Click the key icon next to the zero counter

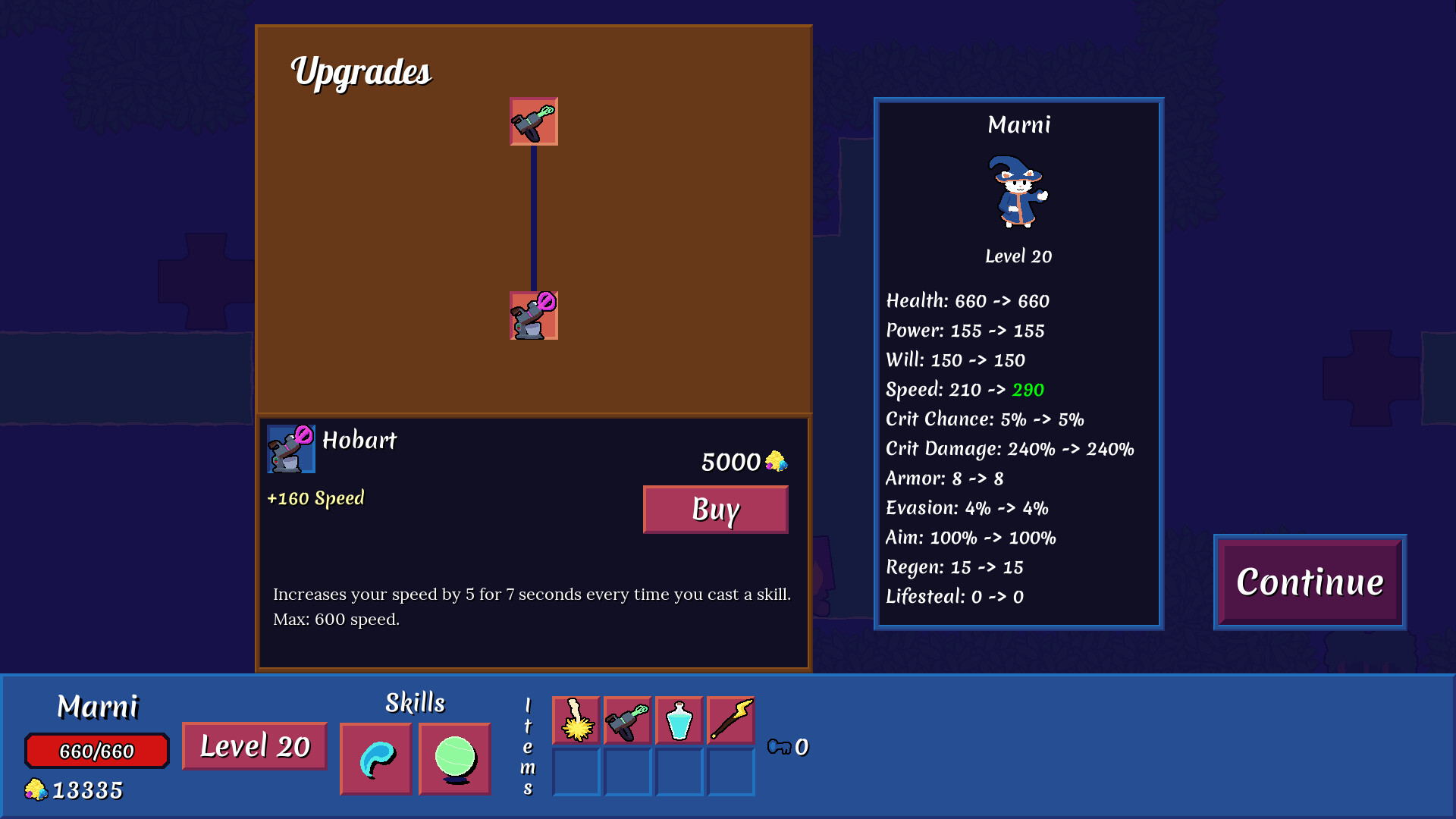pyautogui.click(x=781, y=747)
